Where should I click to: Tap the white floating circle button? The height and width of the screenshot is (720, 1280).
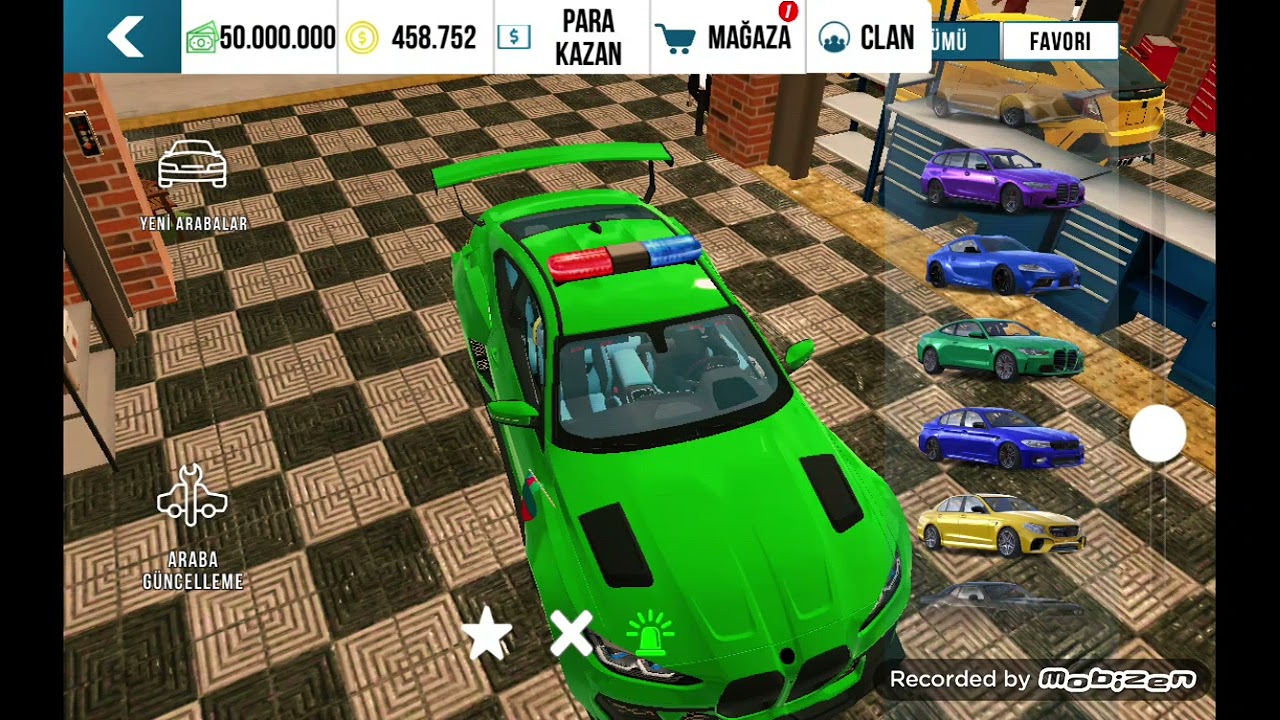tap(1158, 434)
